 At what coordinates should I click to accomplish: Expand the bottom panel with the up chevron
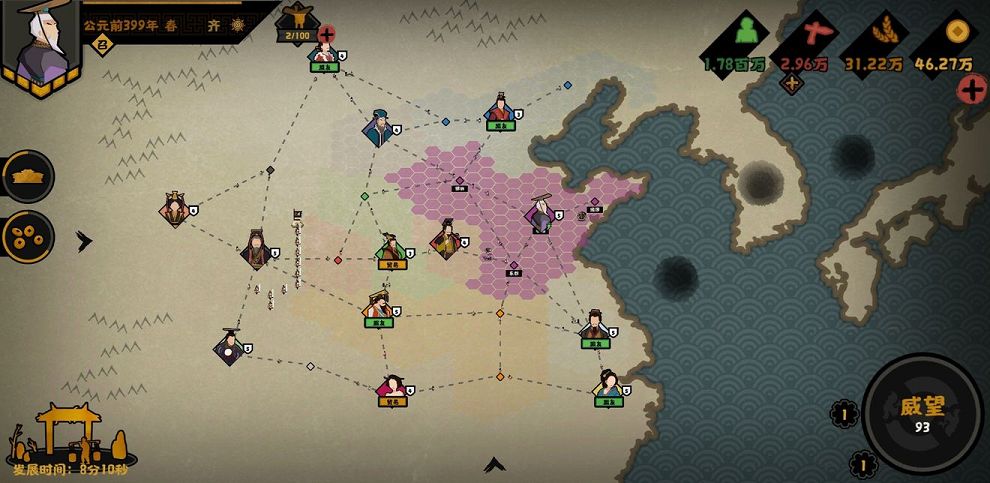(494, 465)
